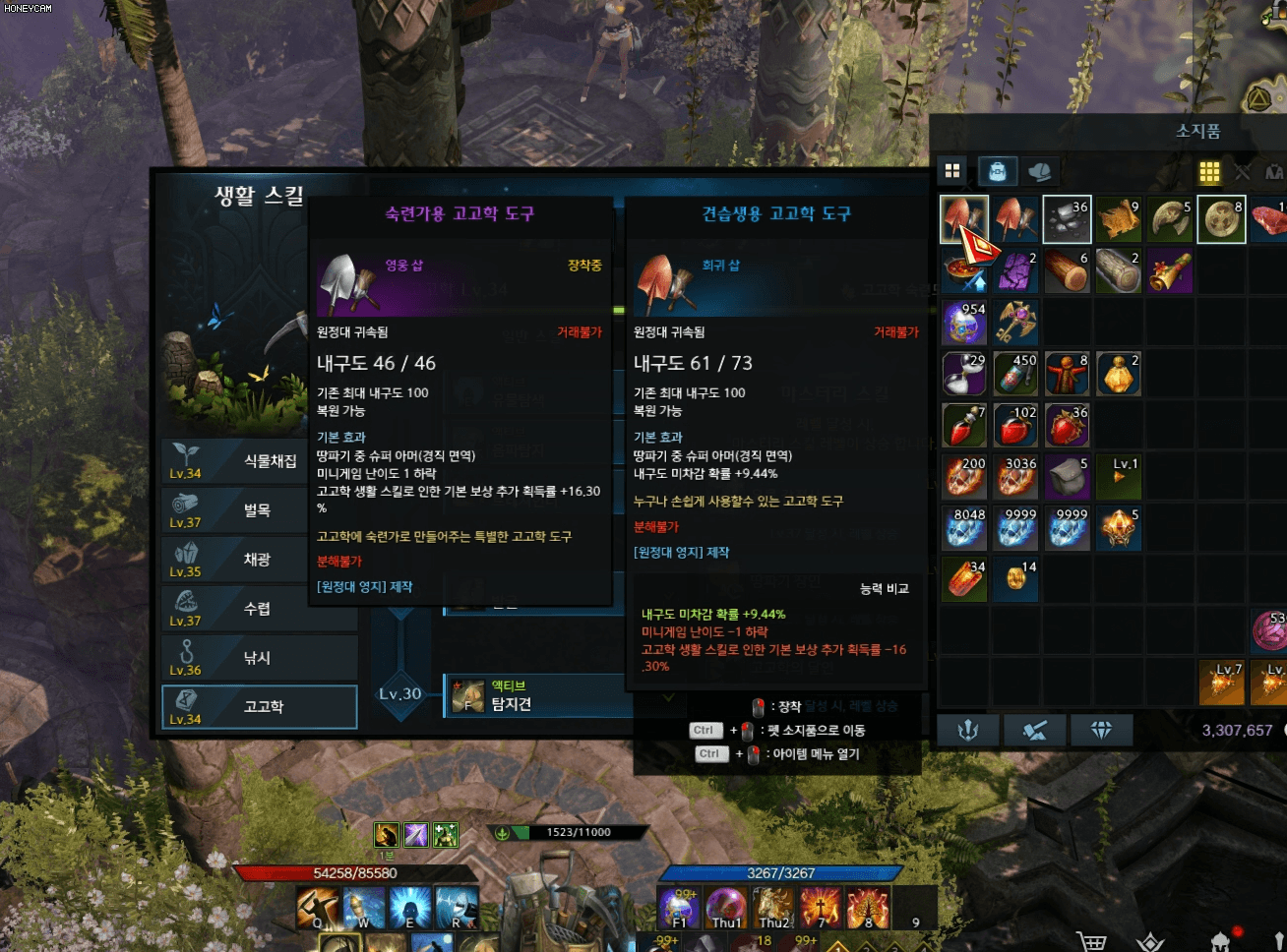Choose the Hunting (수렵) life skill
Image resolution: width=1287 pixels, height=952 pixels.
coord(258,609)
